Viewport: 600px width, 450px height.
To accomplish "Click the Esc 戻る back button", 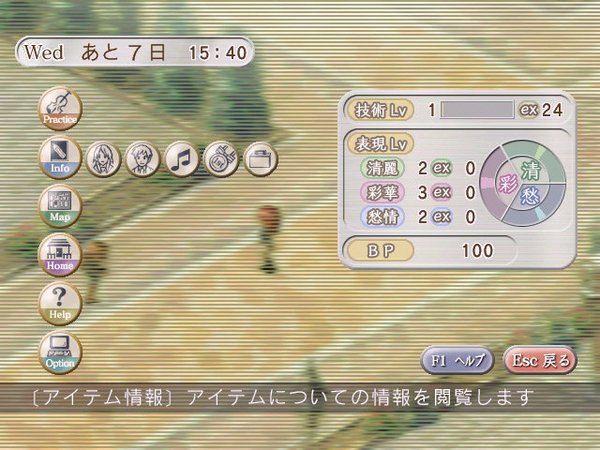I will tap(540, 360).
